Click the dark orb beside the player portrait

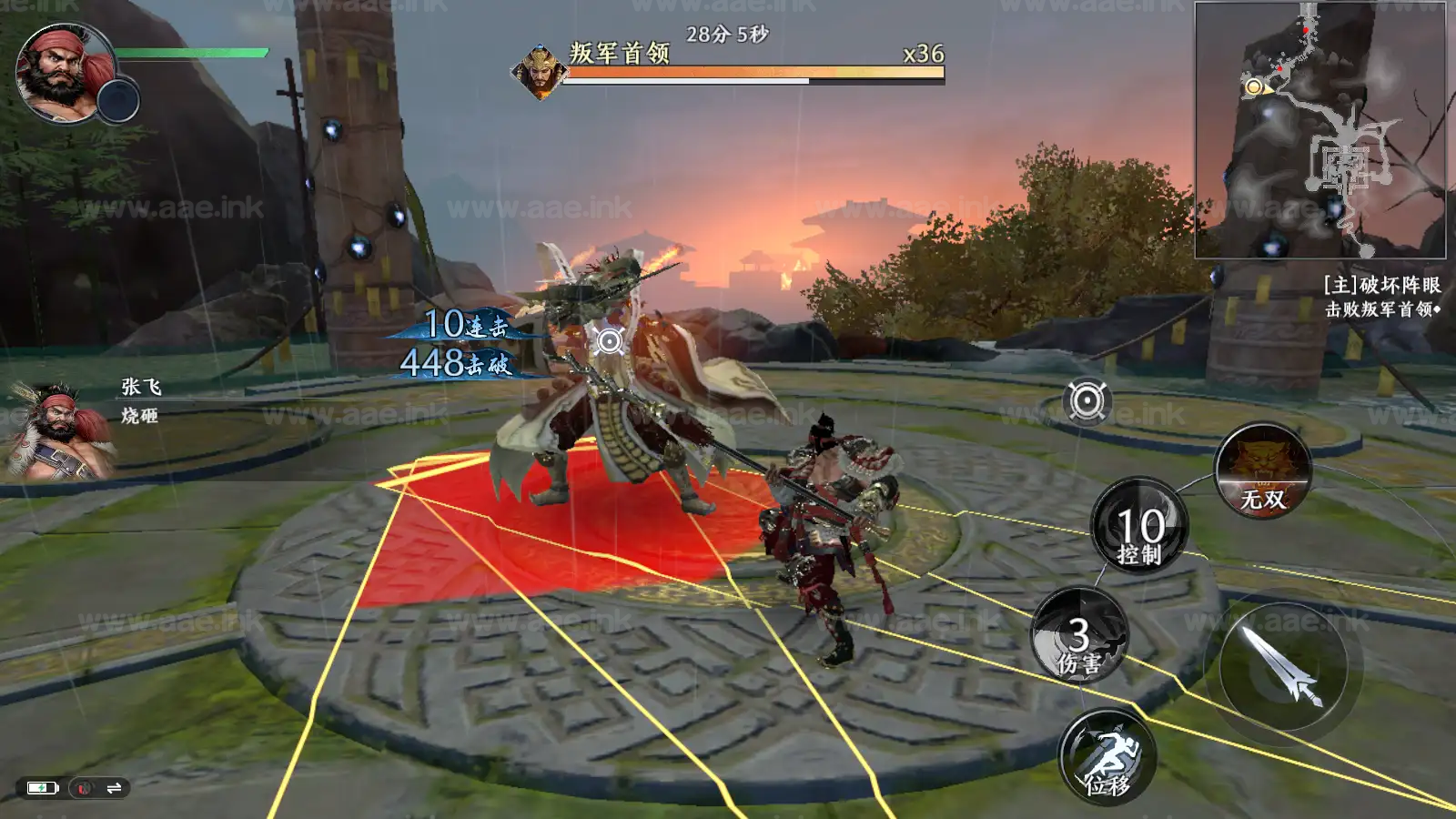(x=118, y=100)
